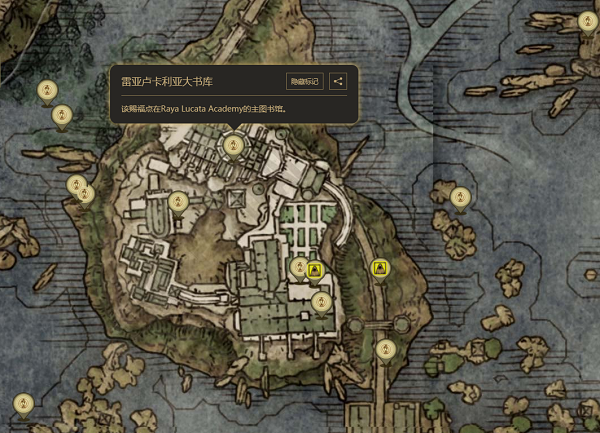Open the grace marker in the map's top-right corner
Viewport: 600px width, 433px height.
[587, 22]
